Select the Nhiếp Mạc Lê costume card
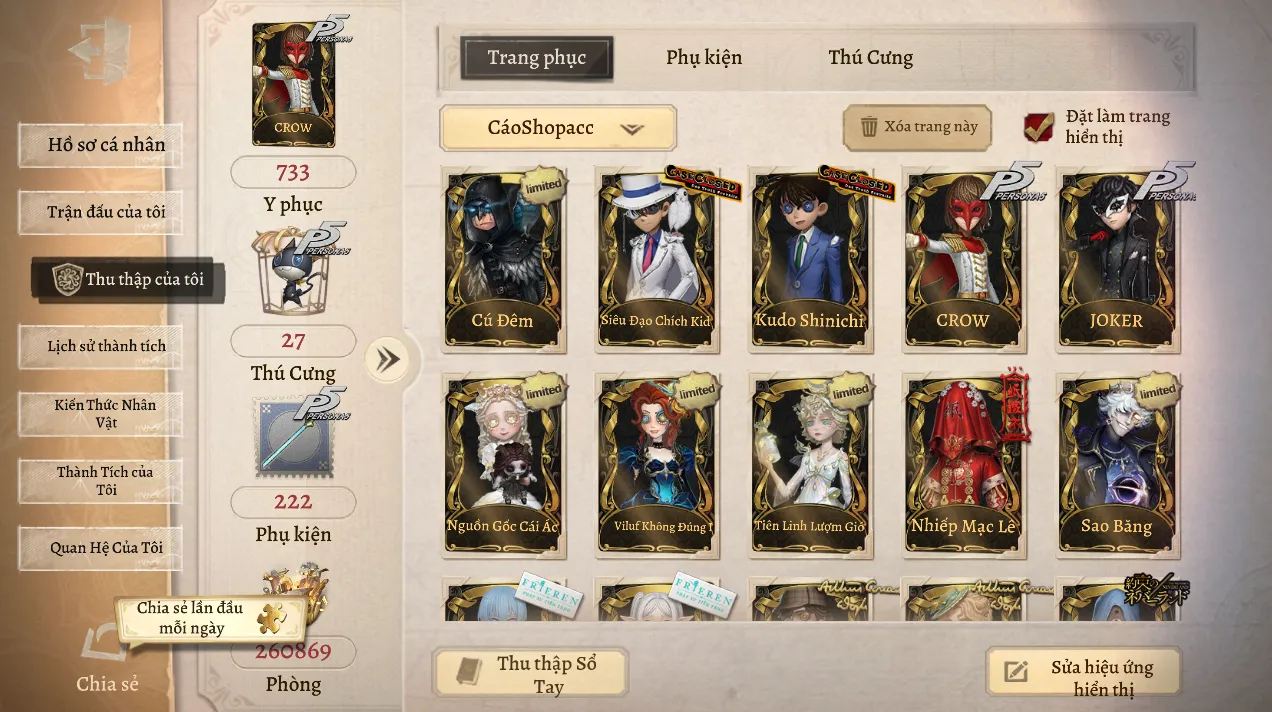This screenshot has height=712, width=1272. tap(962, 465)
